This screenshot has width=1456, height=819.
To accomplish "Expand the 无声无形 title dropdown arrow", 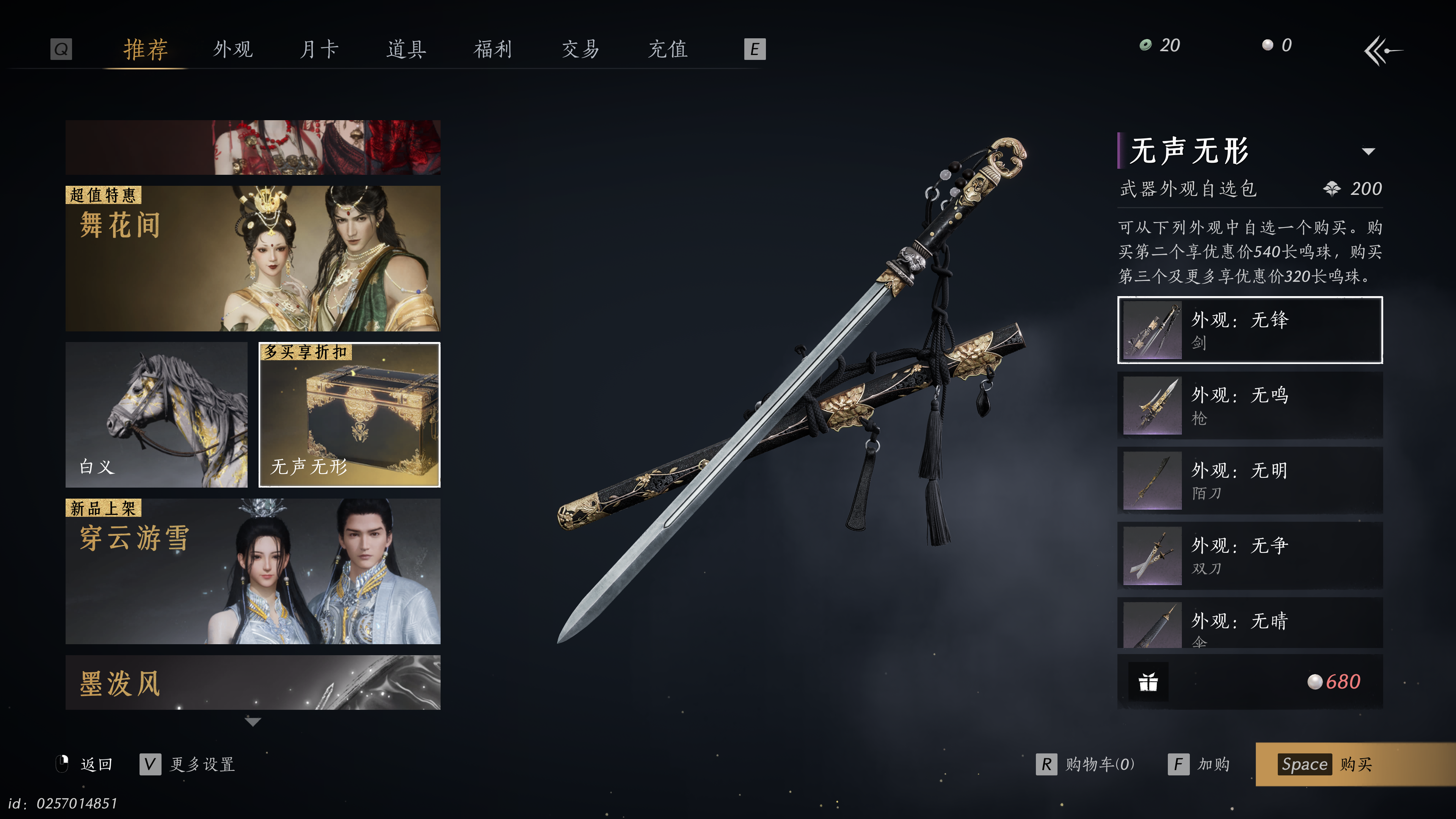I will pyautogui.click(x=1368, y=152).
